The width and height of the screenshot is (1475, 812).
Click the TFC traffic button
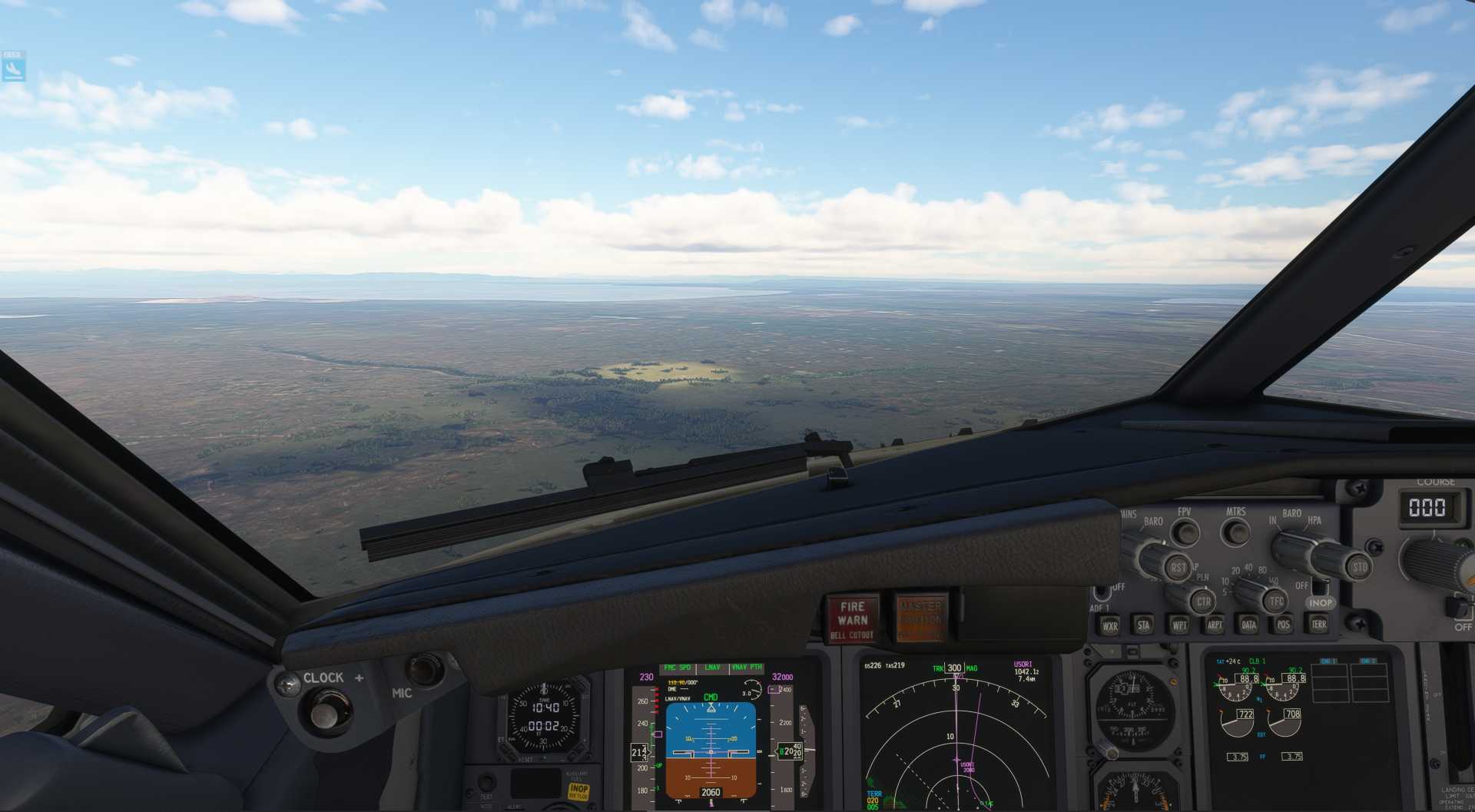coord(1275,601)
